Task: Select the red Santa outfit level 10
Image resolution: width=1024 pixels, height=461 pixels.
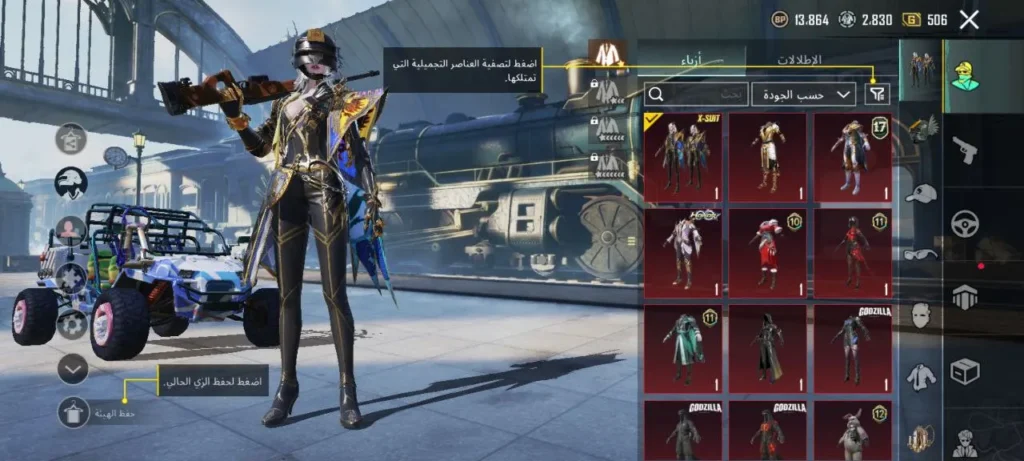Action: [767, 252]
